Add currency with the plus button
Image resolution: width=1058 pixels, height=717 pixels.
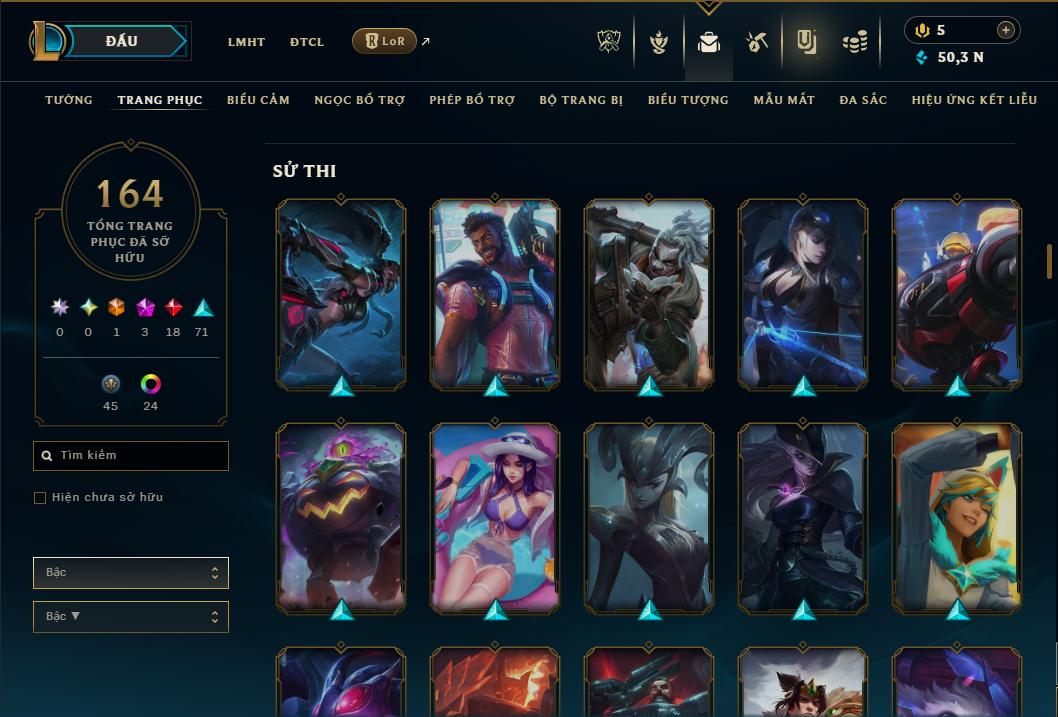pos(1006,30)
